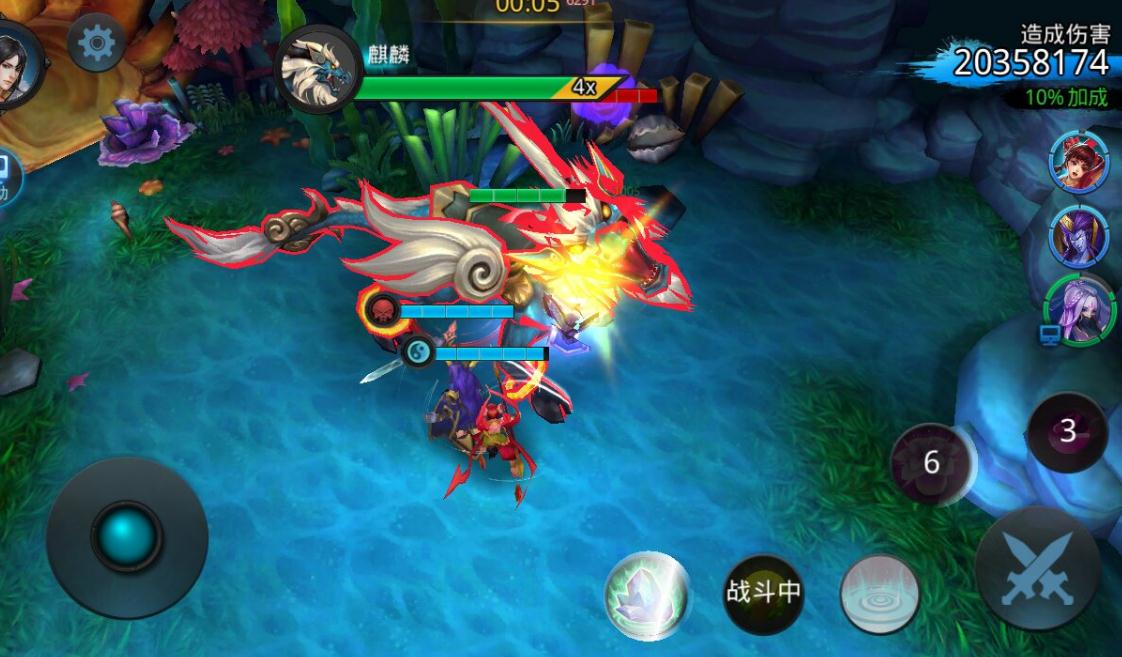
Task: Switch to the red-ribbon girl hero
Action: tap(1078, 162)
